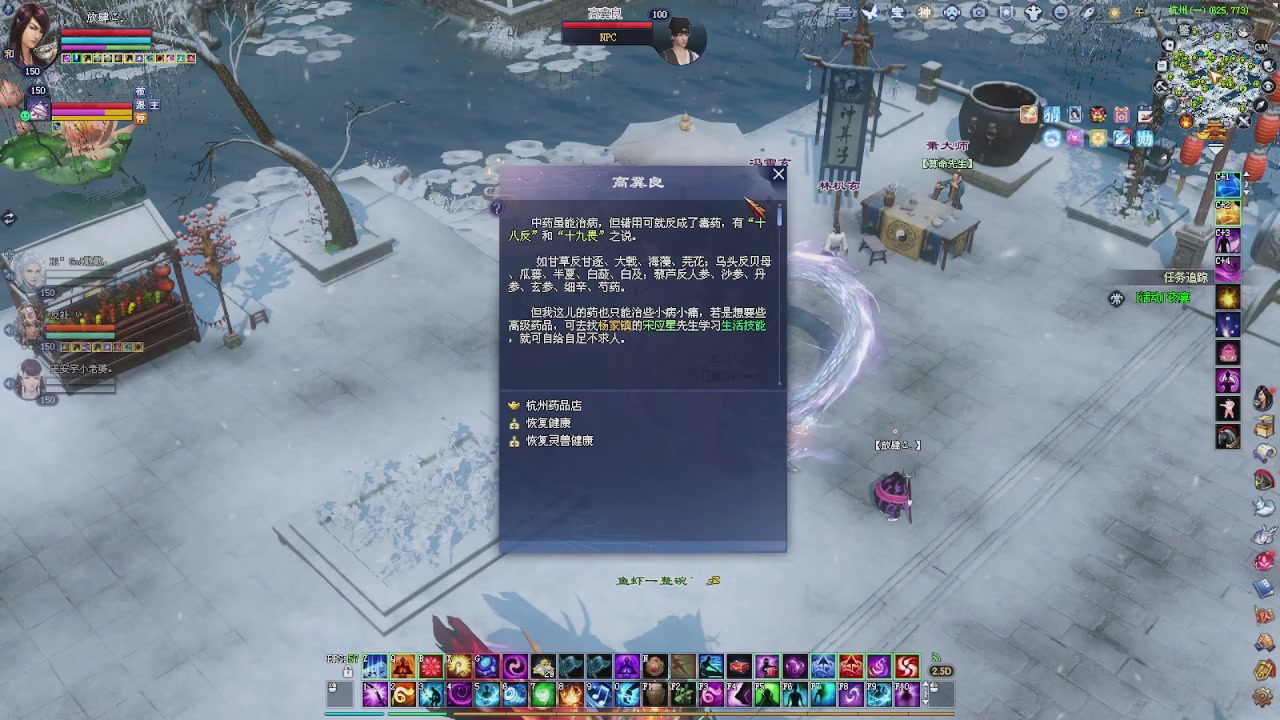Viewport: 1280px width, 720px height.
Task: Expand the icon tray arrow under the lanterns
Action: pyautogui.click(x=1216, y=148)
